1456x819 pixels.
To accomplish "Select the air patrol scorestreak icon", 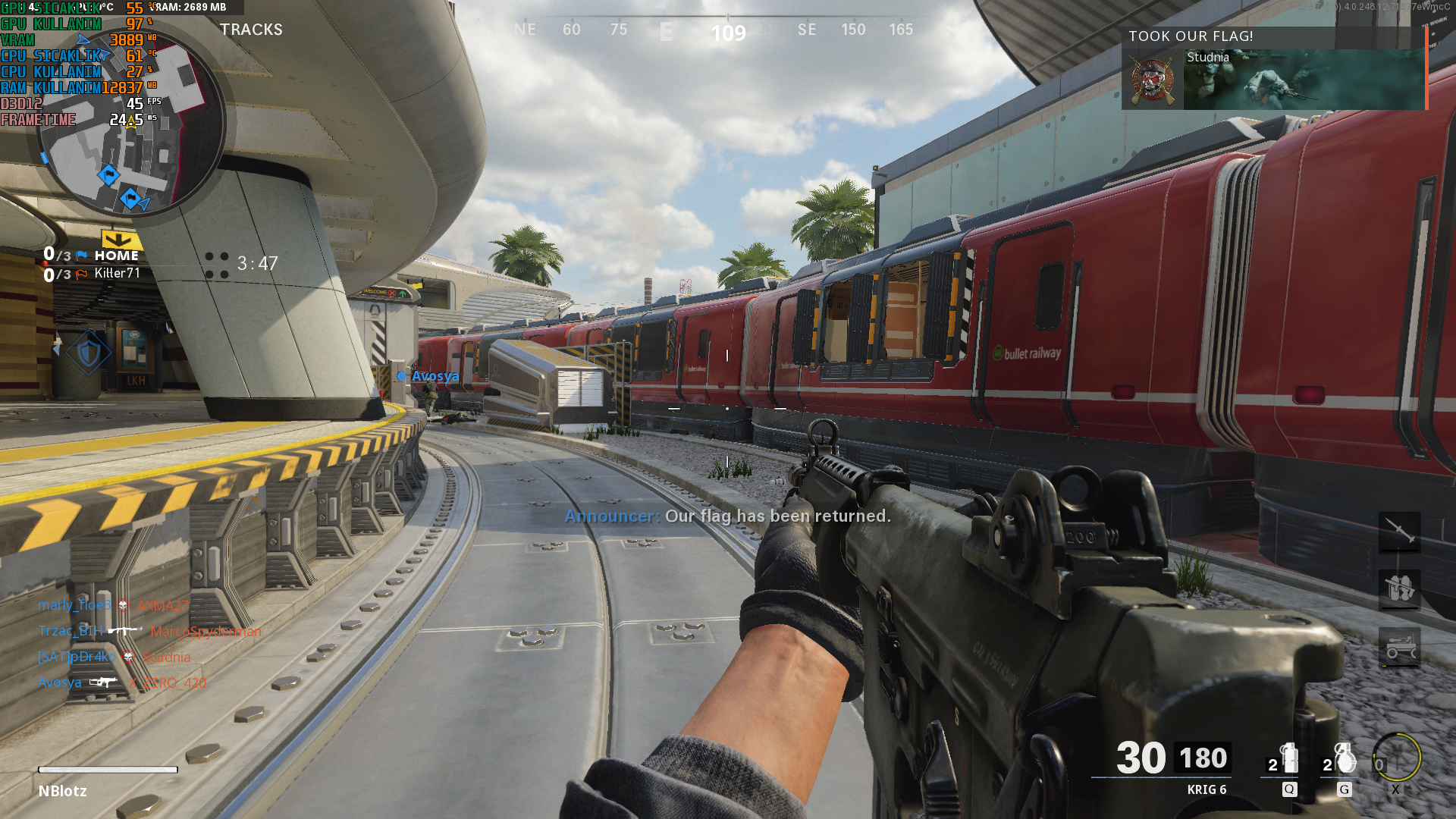I will coord(1399,589).
